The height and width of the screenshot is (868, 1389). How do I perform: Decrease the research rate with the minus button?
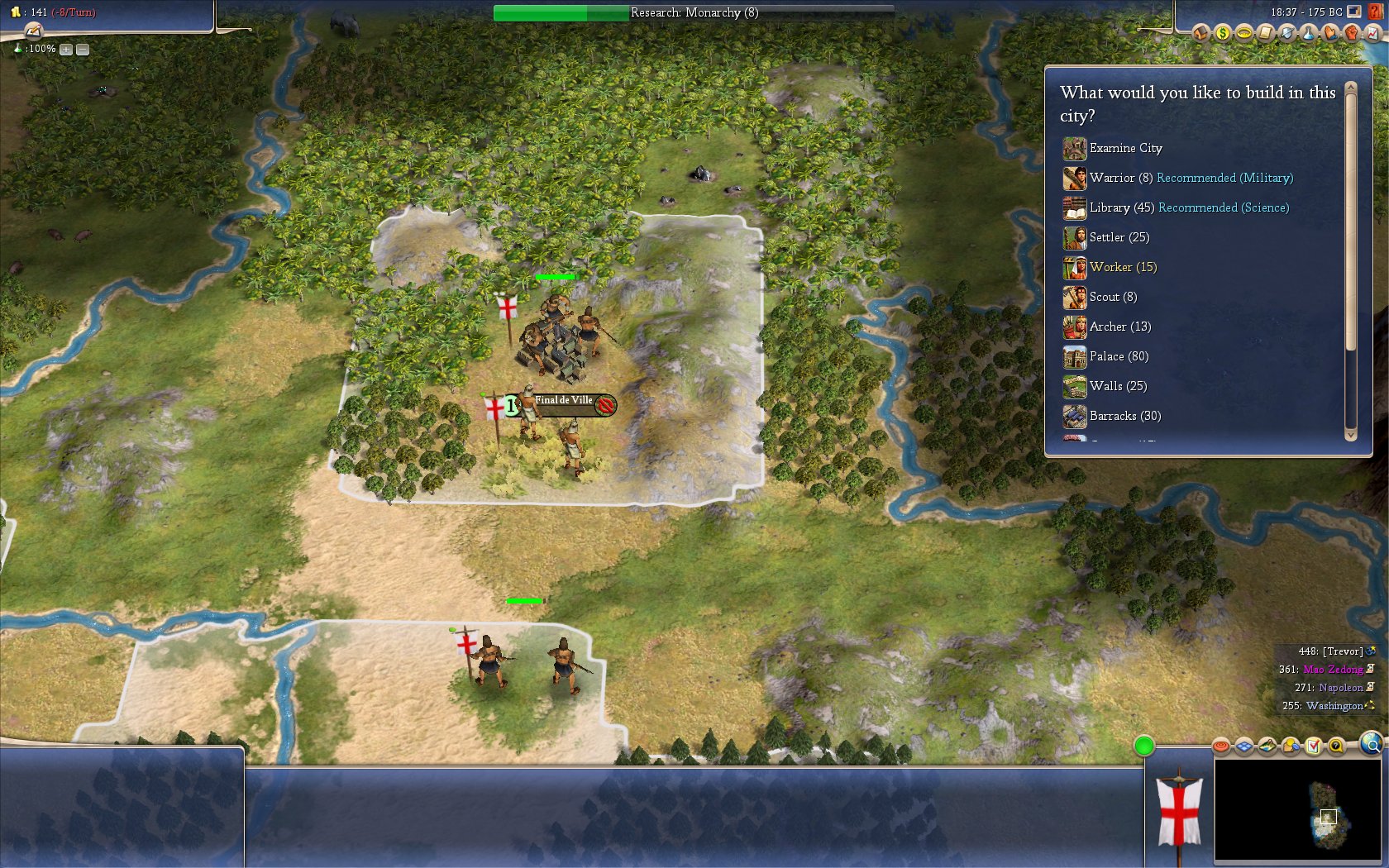[x=83, y=50]
